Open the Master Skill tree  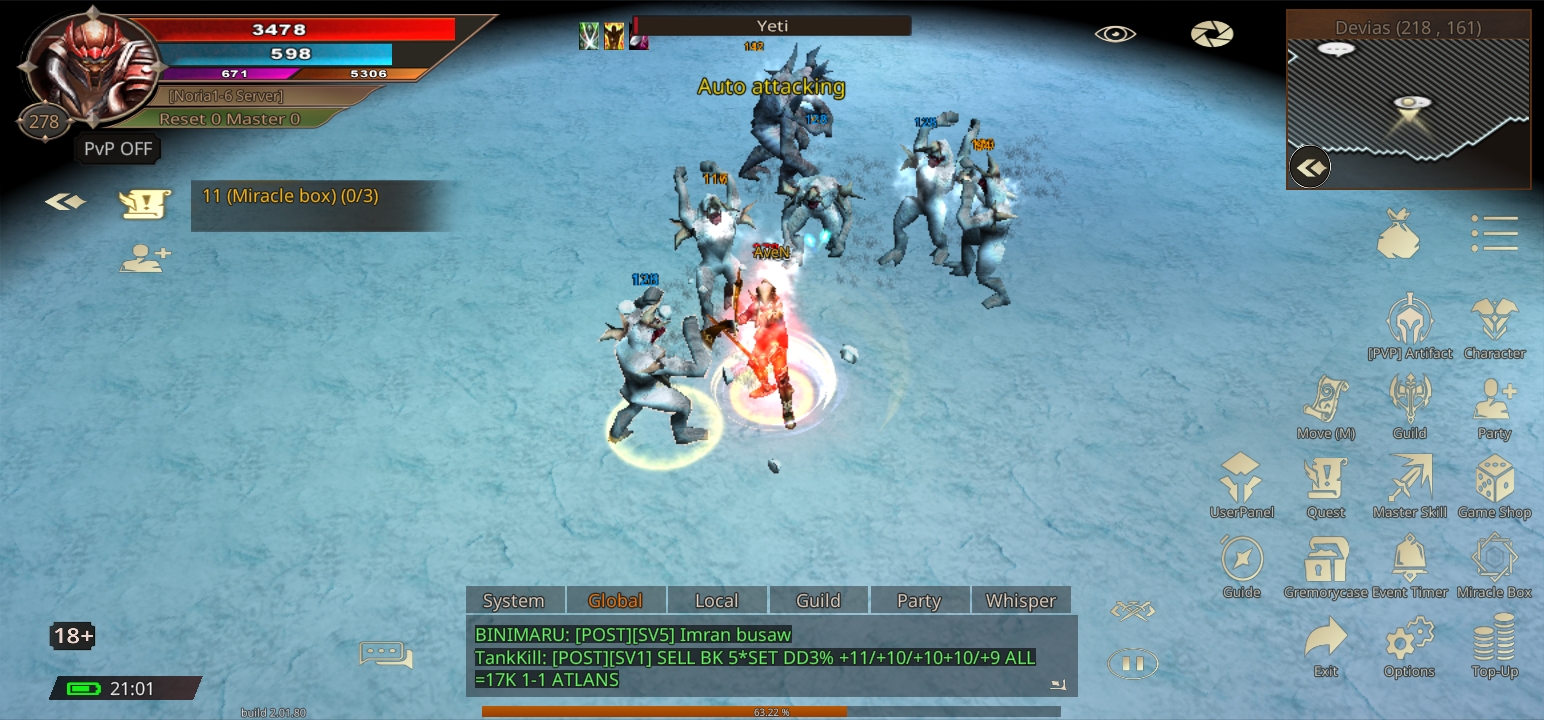1410,484
